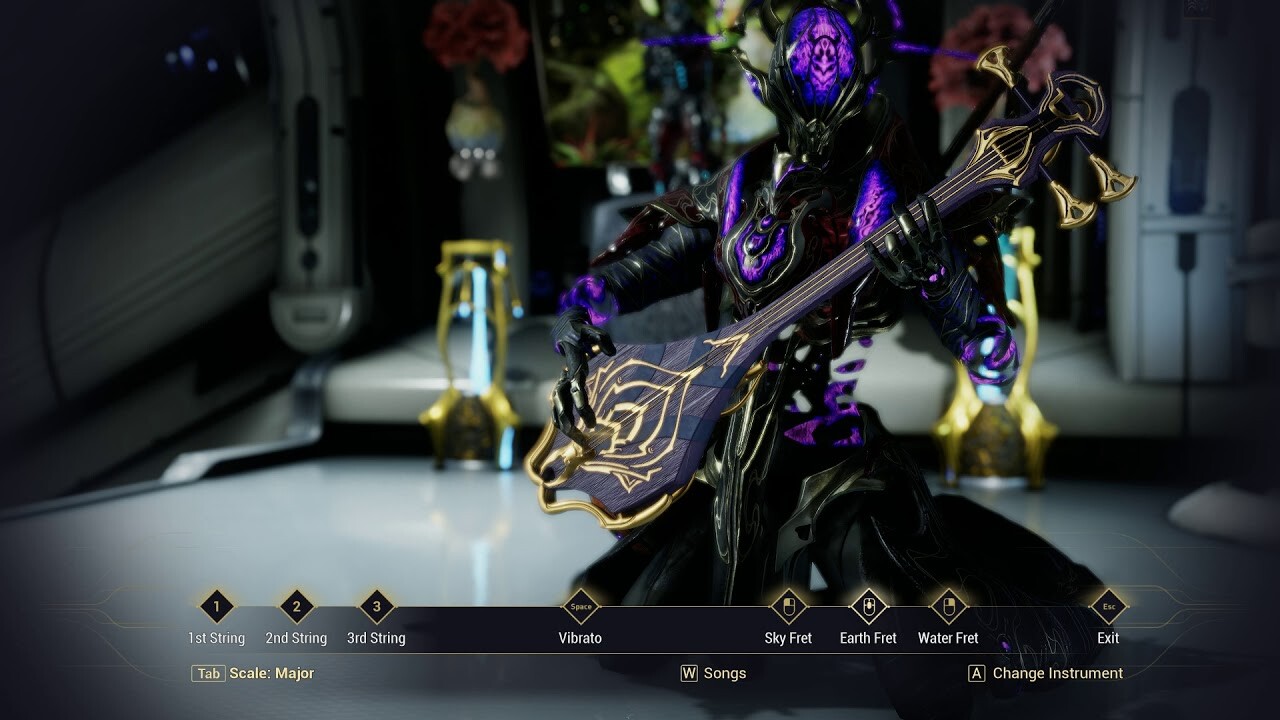The image size is (1280, 720).
Task: Toggle the Scale: Major setting
Action: 253,673
